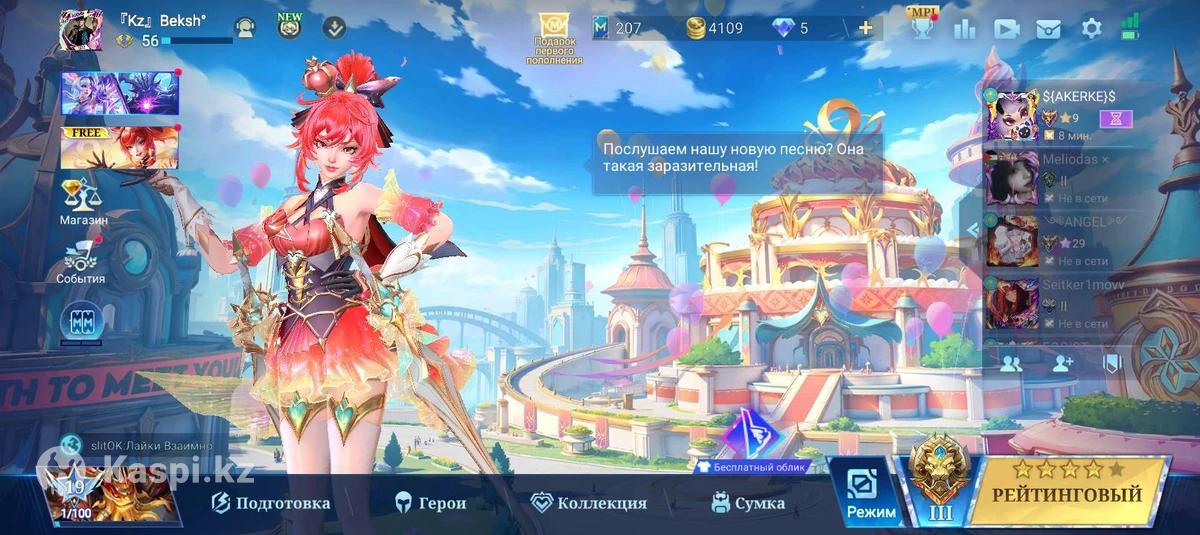Start a Рейтинговый ranked match
Screen dimensions: 1200x535
[x=1067, y=493]
